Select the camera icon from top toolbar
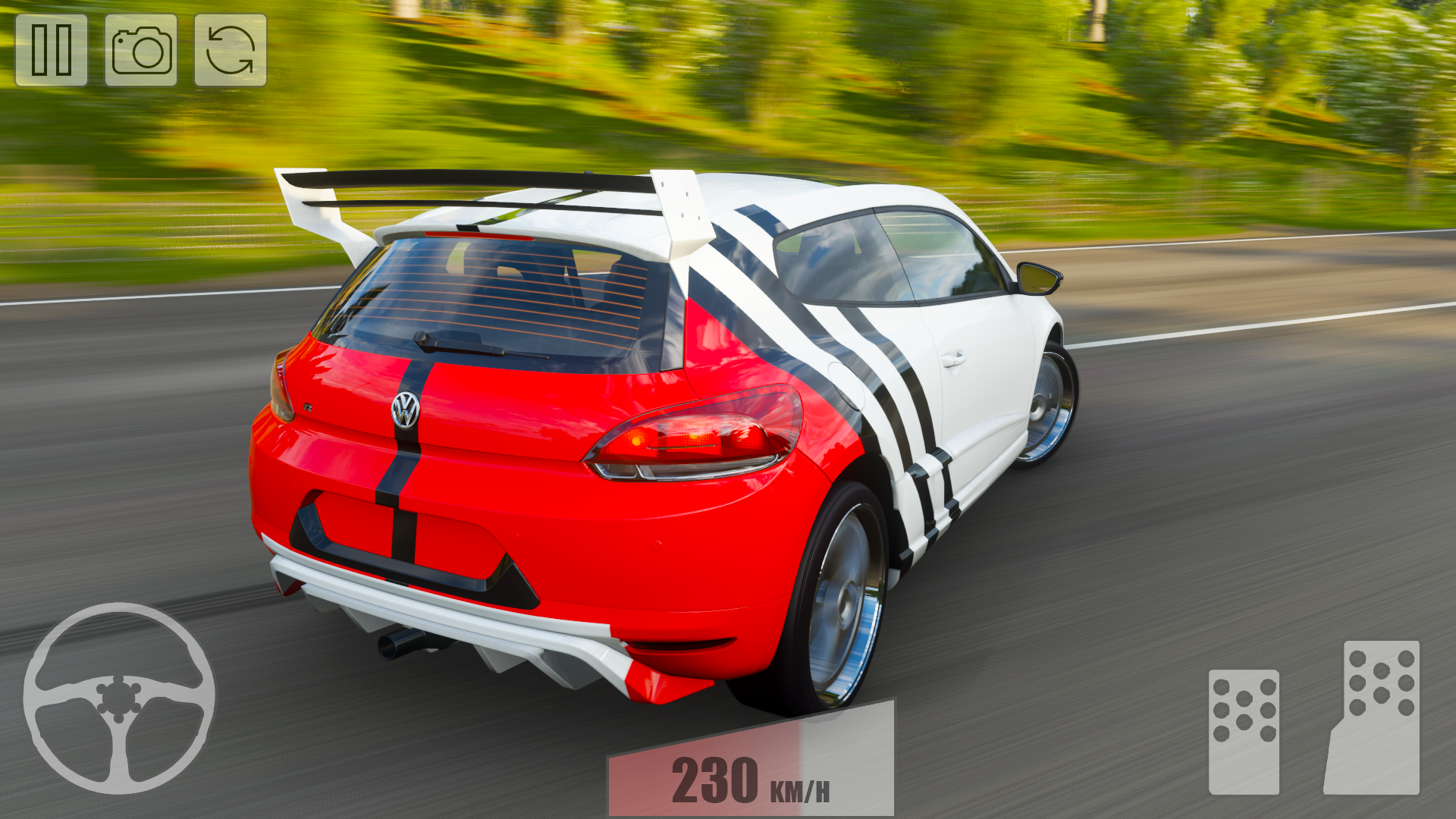The width and height of the screenshot is (1456, 819). (140, 51)
